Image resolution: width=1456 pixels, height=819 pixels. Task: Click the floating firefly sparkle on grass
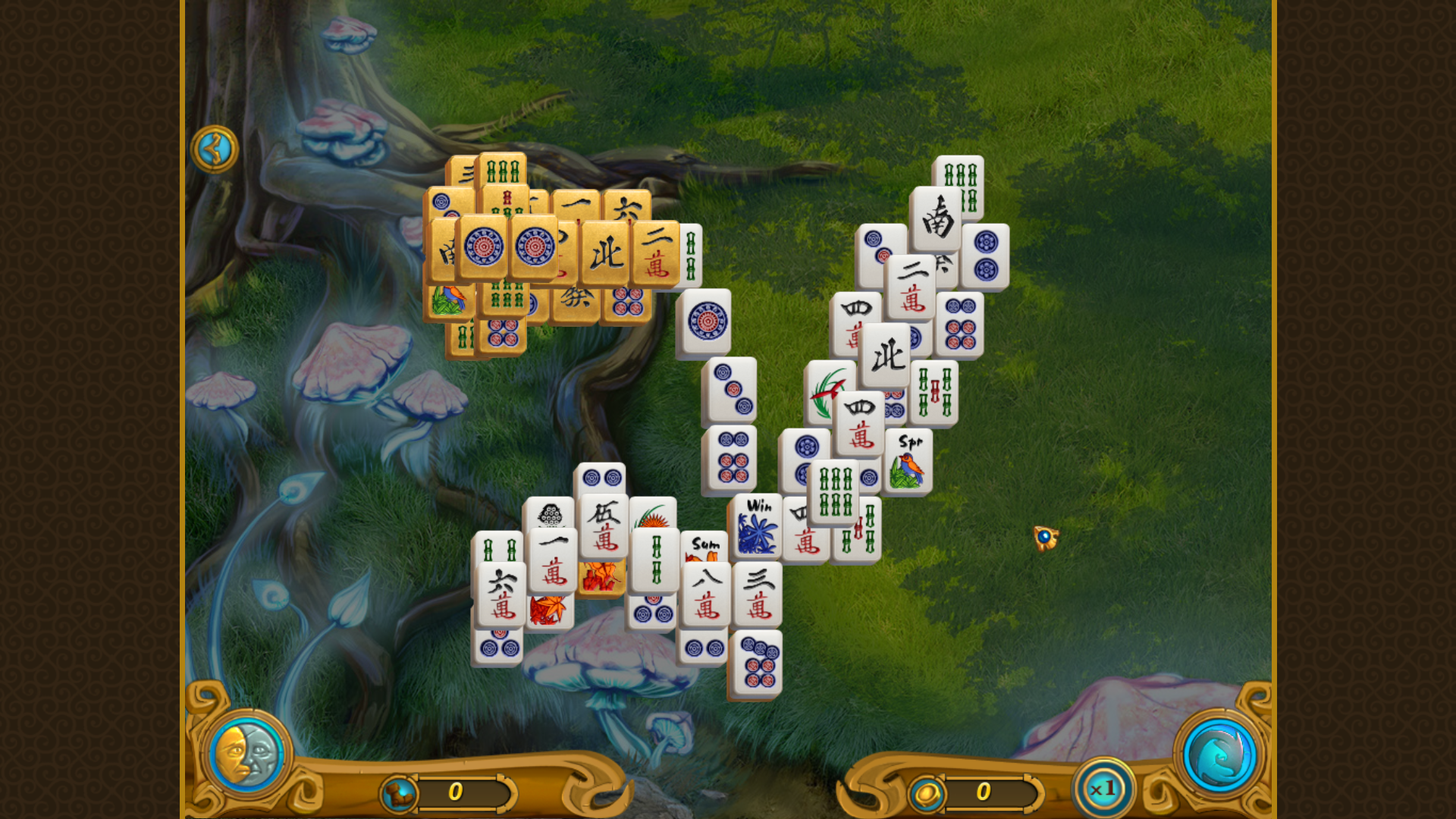(1044, 538)
